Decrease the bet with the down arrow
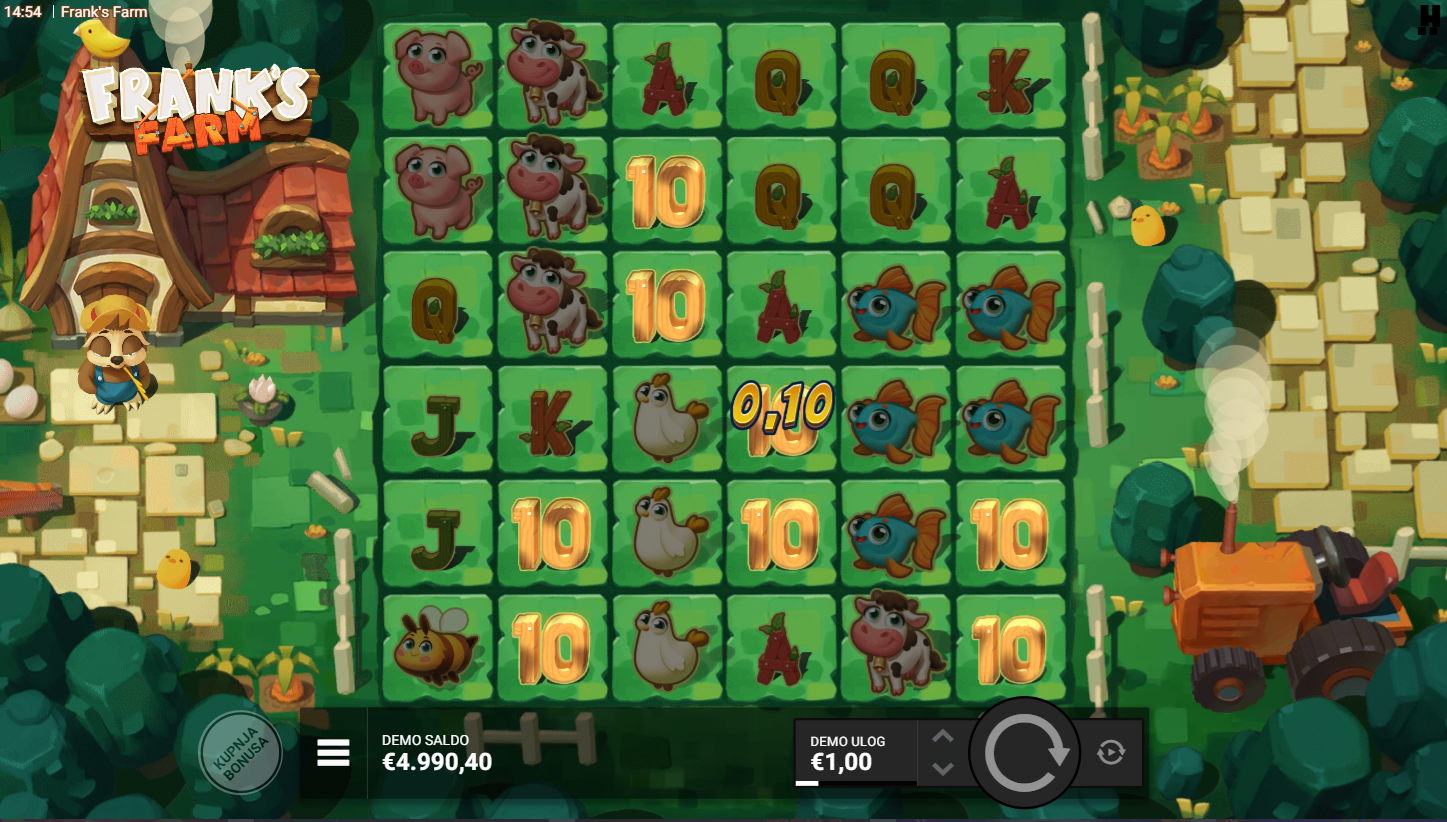 pyautogui.click(x=943, y=768)
